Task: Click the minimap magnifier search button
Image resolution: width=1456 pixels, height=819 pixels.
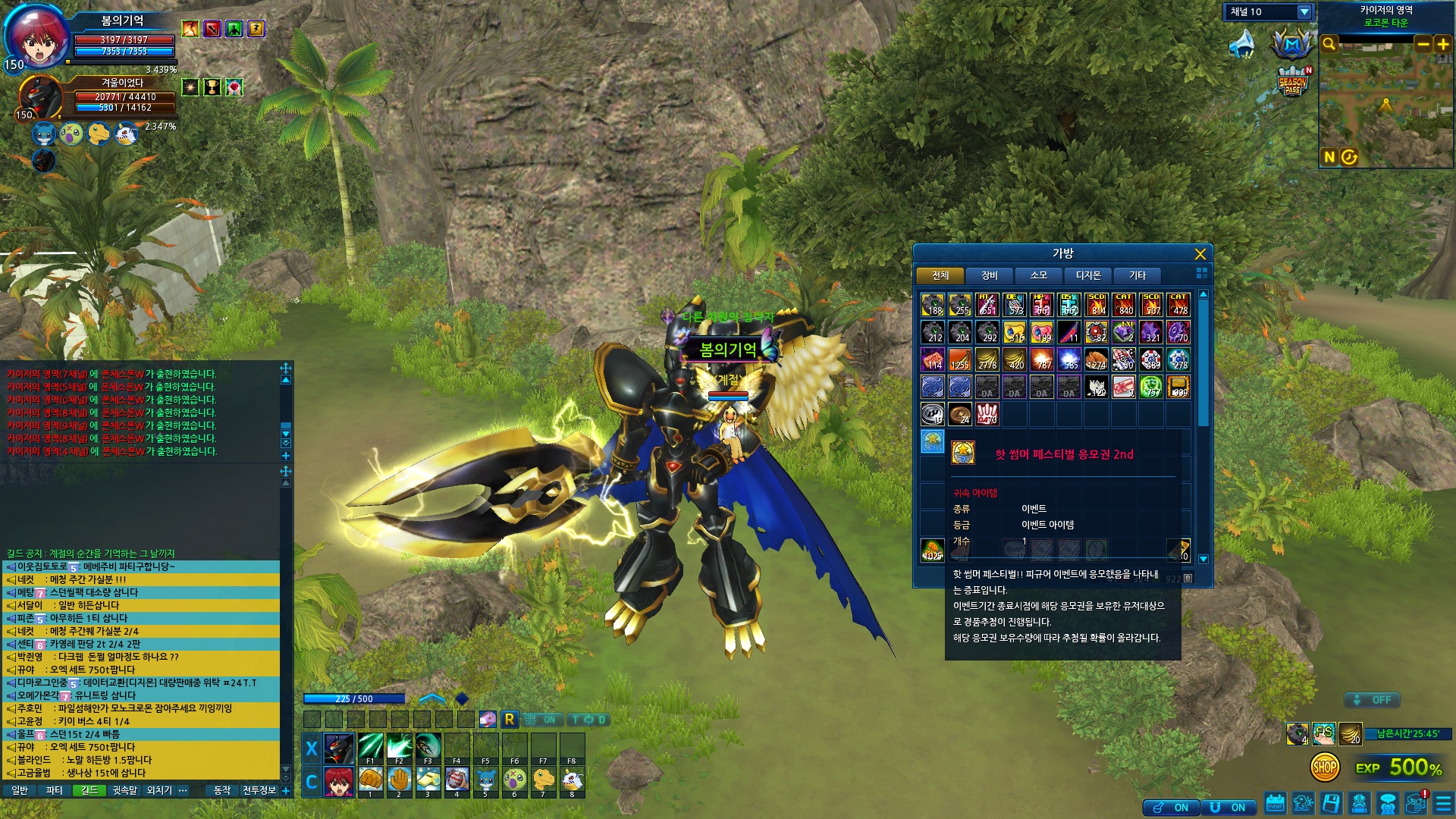Action: (1329, 44)
